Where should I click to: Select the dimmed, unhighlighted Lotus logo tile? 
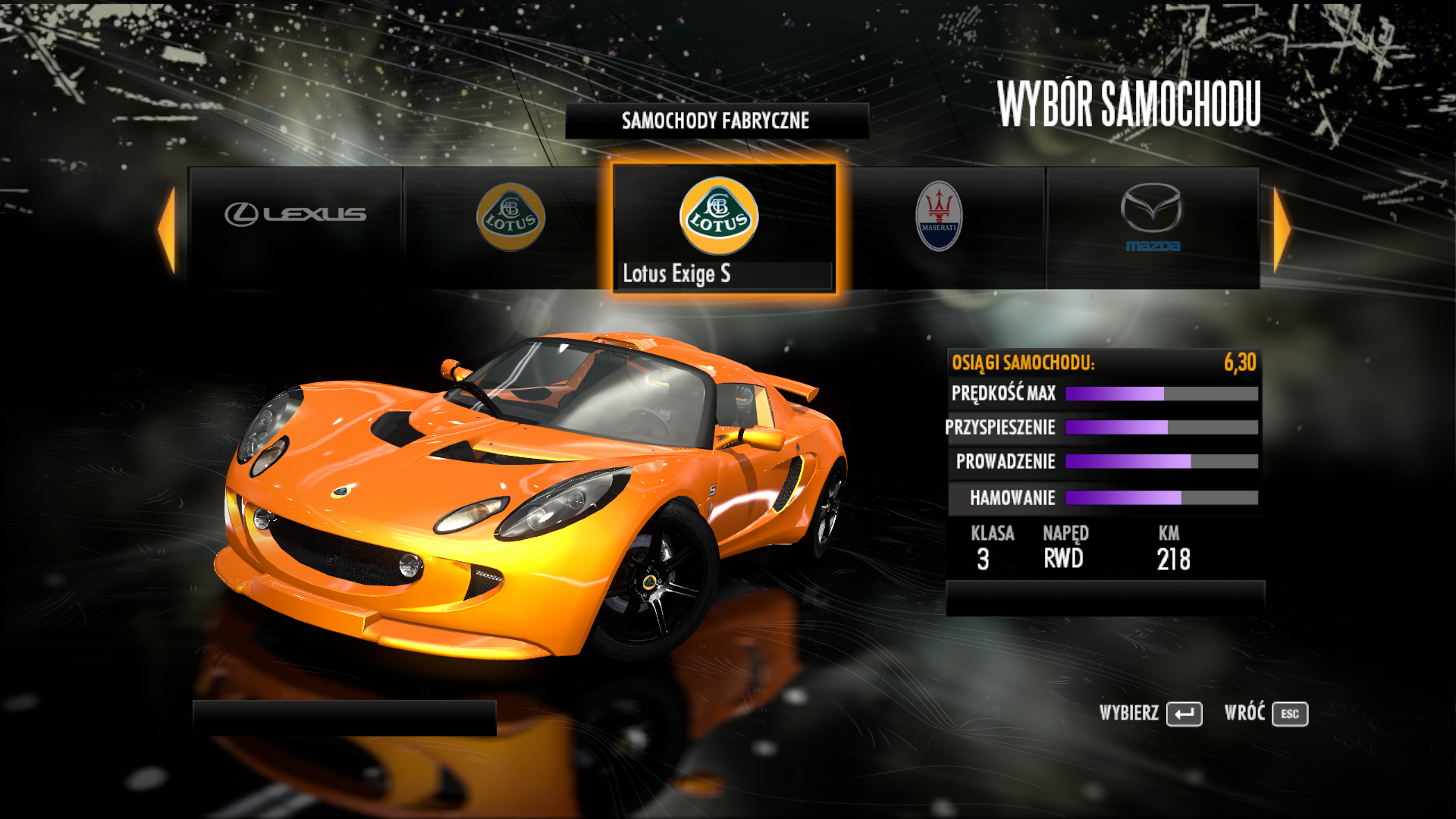(510, 227)
